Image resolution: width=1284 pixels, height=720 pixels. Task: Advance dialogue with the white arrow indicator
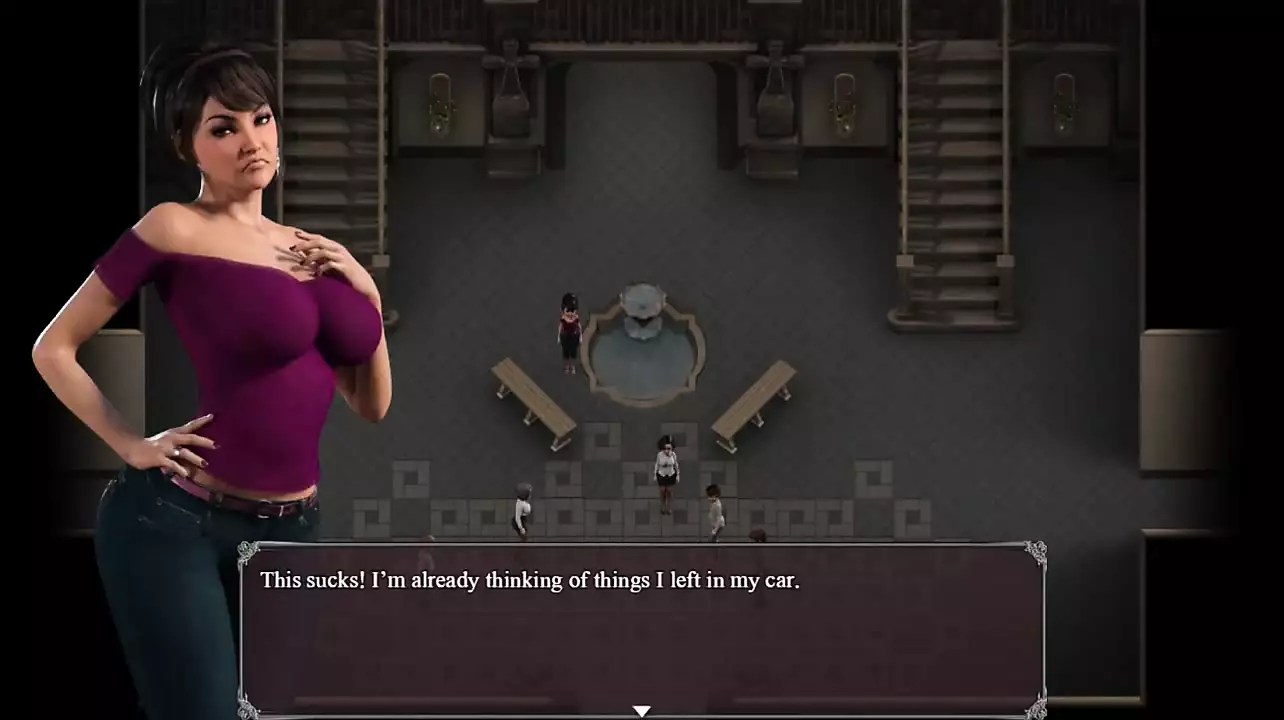click(x=642, y=711)
